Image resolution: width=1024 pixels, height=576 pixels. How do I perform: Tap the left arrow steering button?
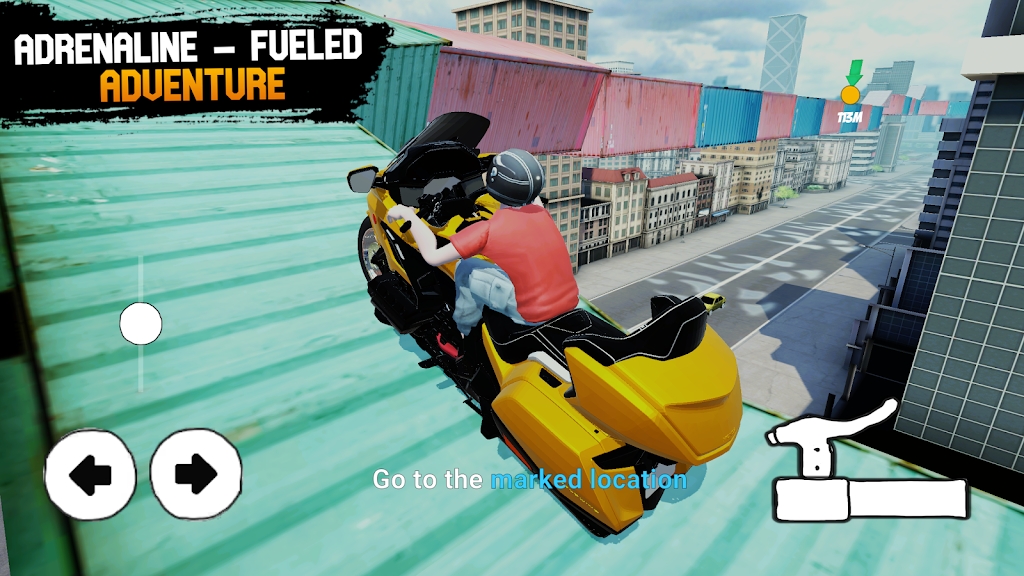(90, 474)
